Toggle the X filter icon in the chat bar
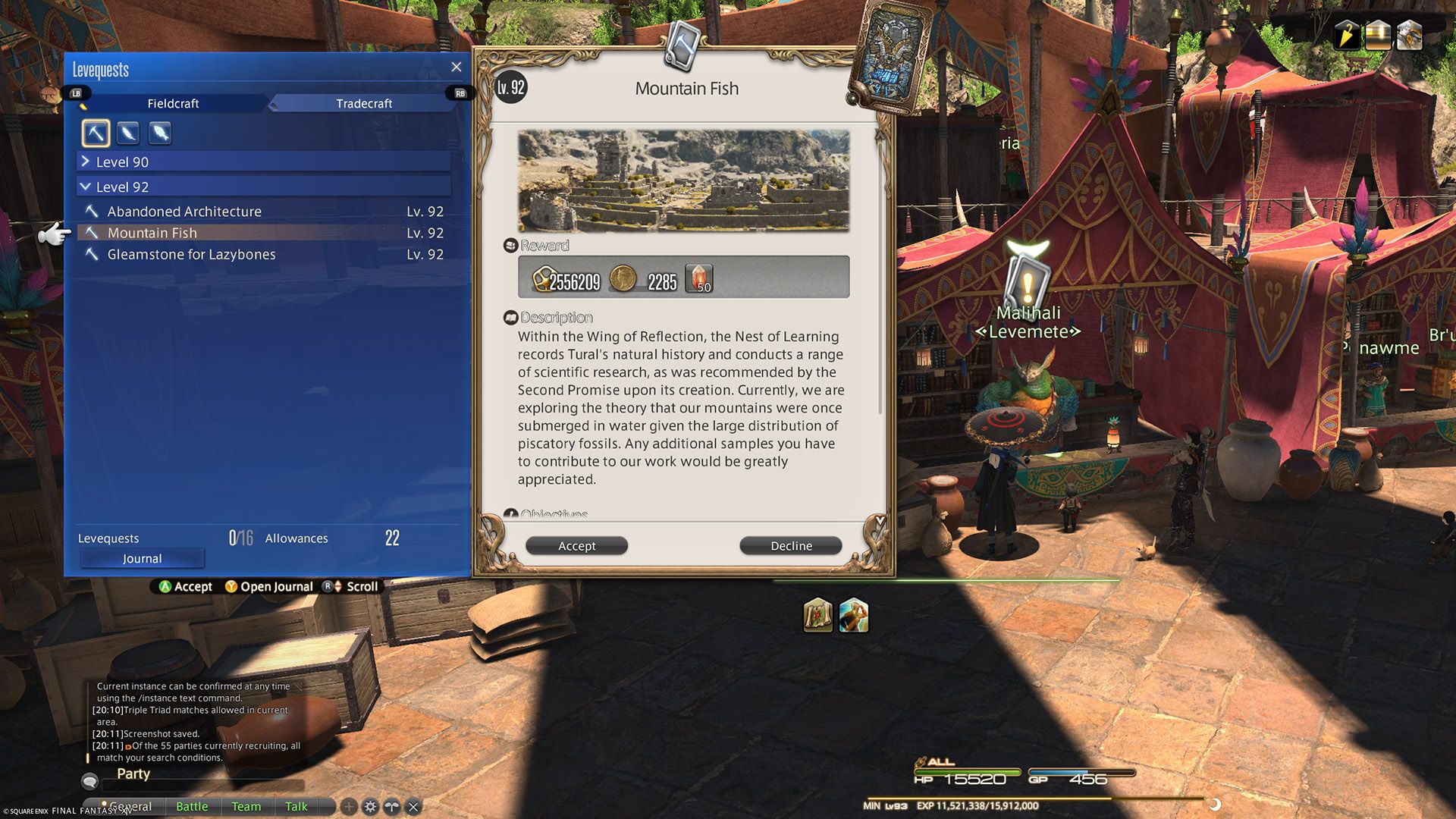This screenshot has height=819, width=1456. coord(413,806)
